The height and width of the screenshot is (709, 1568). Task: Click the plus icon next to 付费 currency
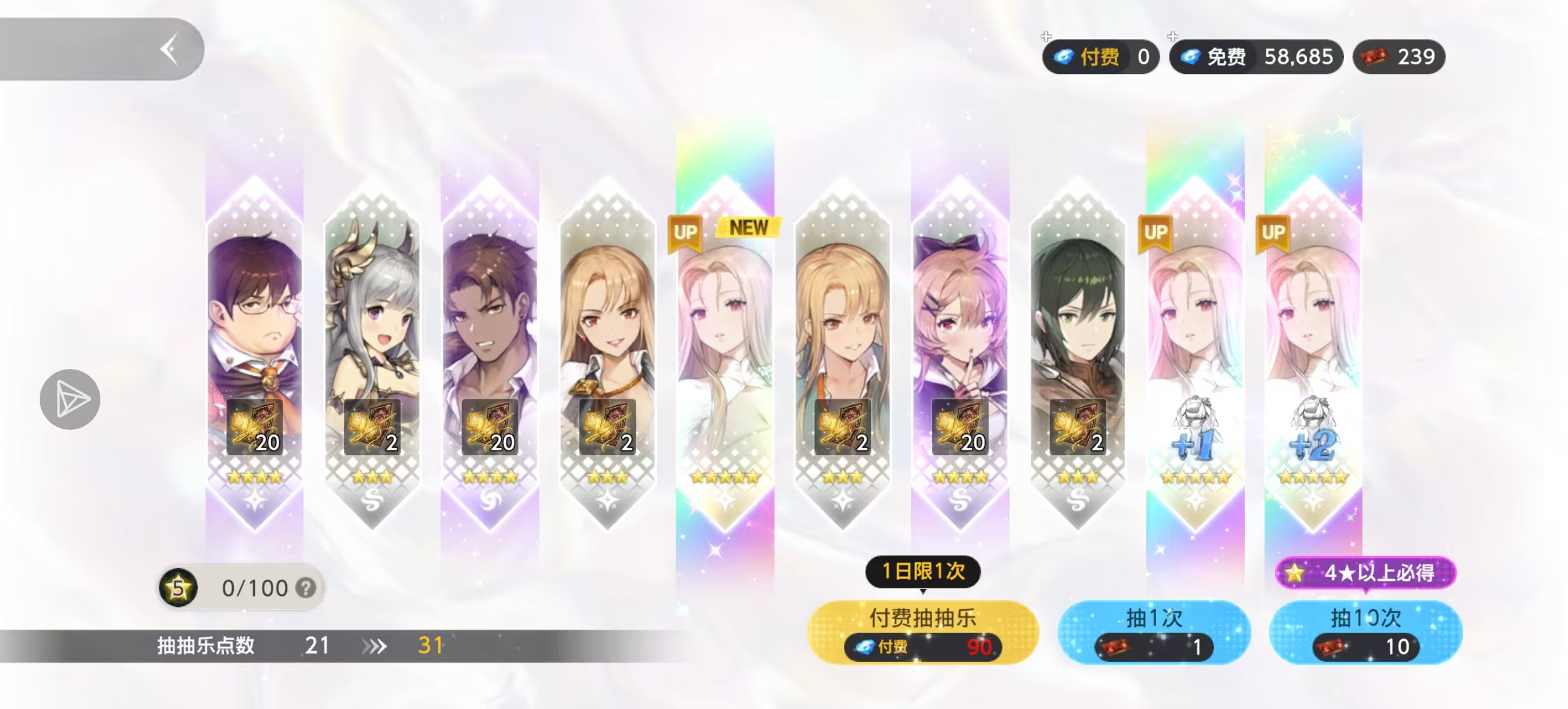click(x=1046, y=37)
